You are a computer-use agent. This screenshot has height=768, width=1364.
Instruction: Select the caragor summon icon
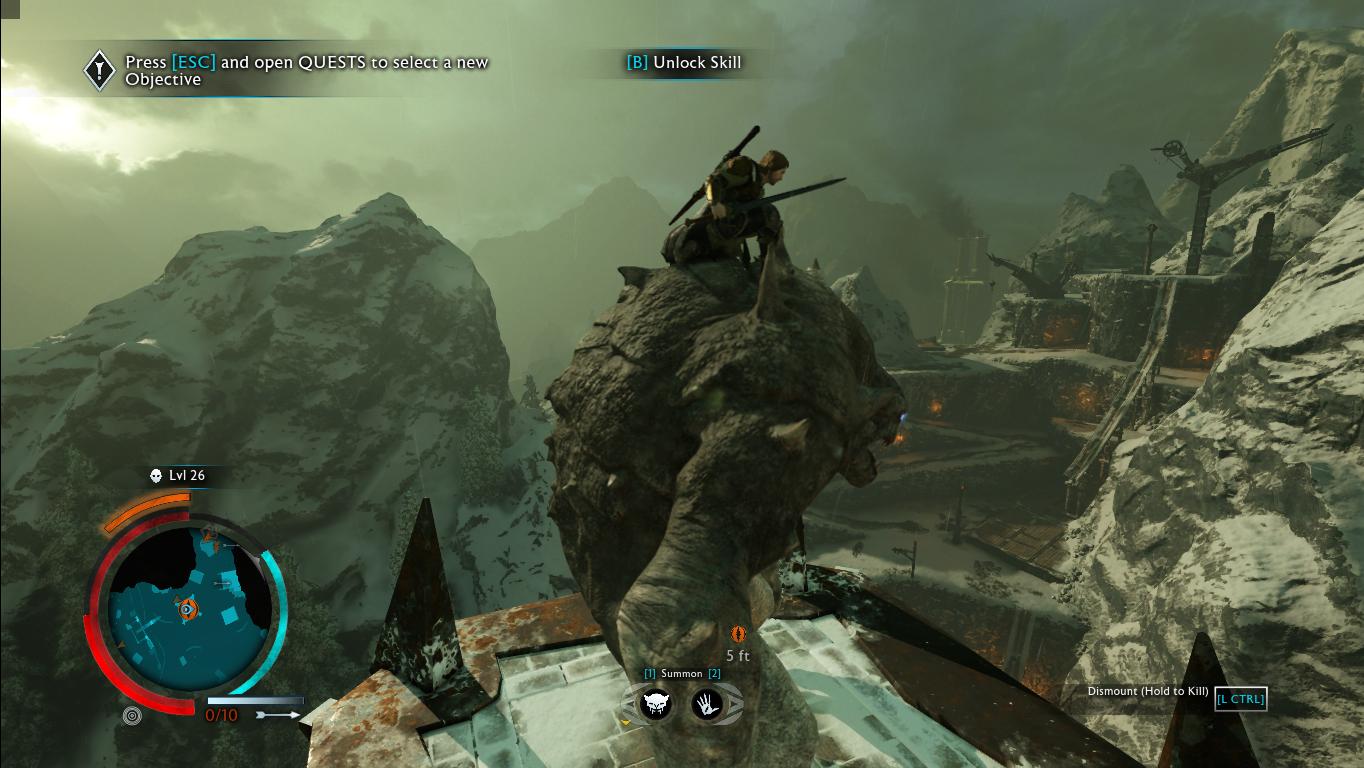coord(657,704)
